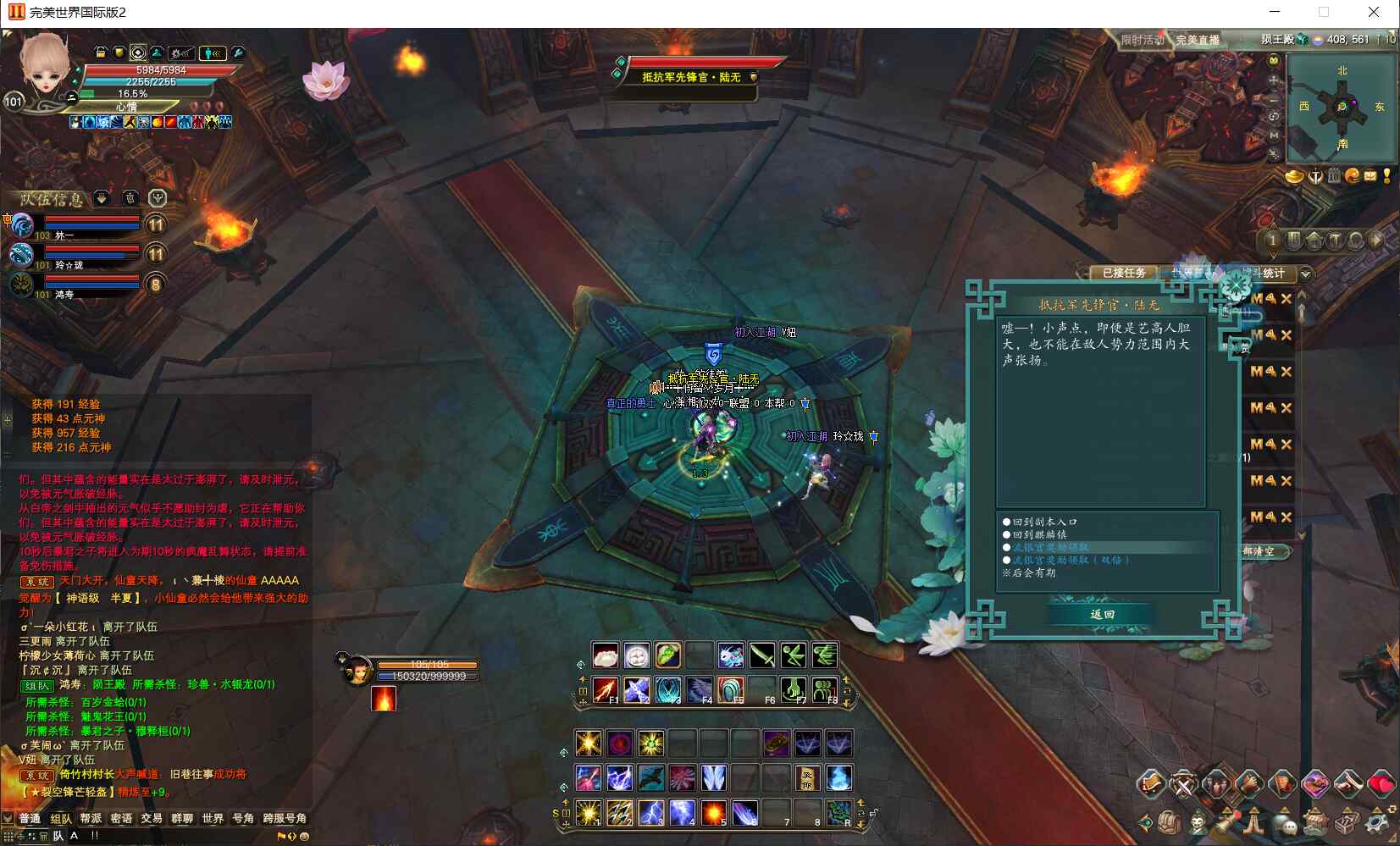This screenshot has height=846, width=1400.
Task: Choose the 双倍 reward claim option
Action: pyautogui.click(x=1071, y=560)
